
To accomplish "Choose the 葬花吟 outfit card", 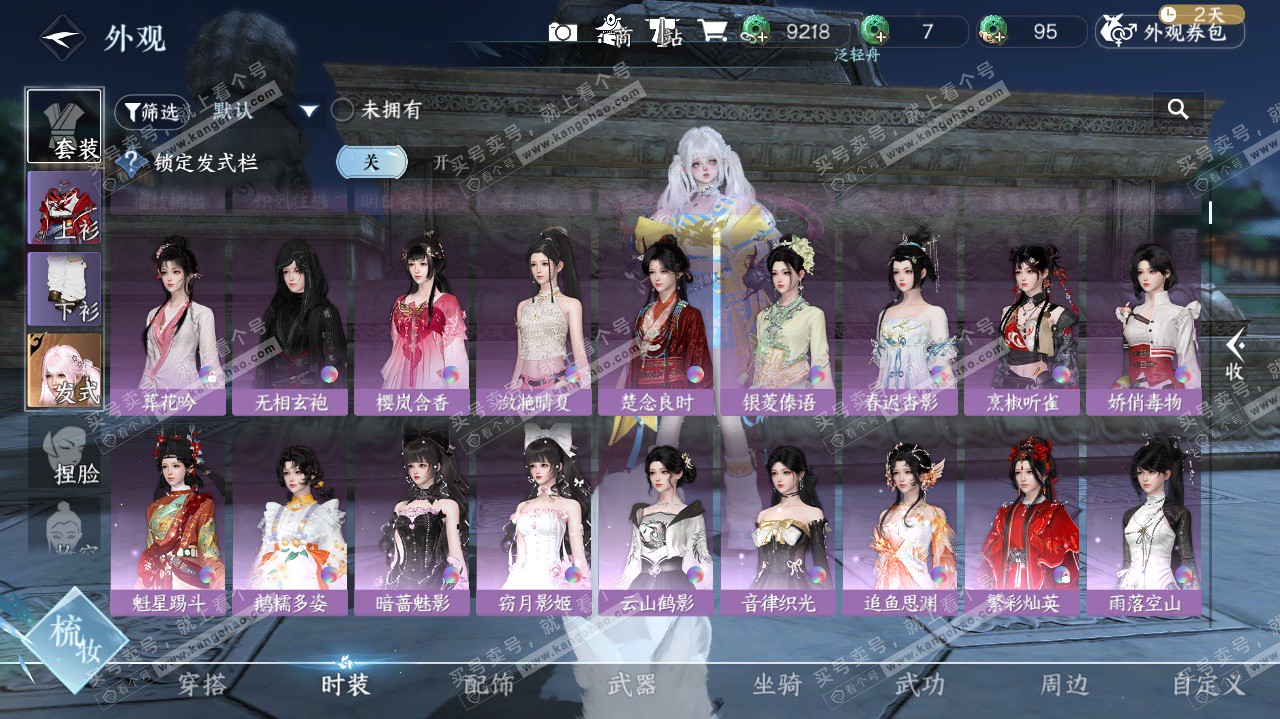I will tap(168, 327).
